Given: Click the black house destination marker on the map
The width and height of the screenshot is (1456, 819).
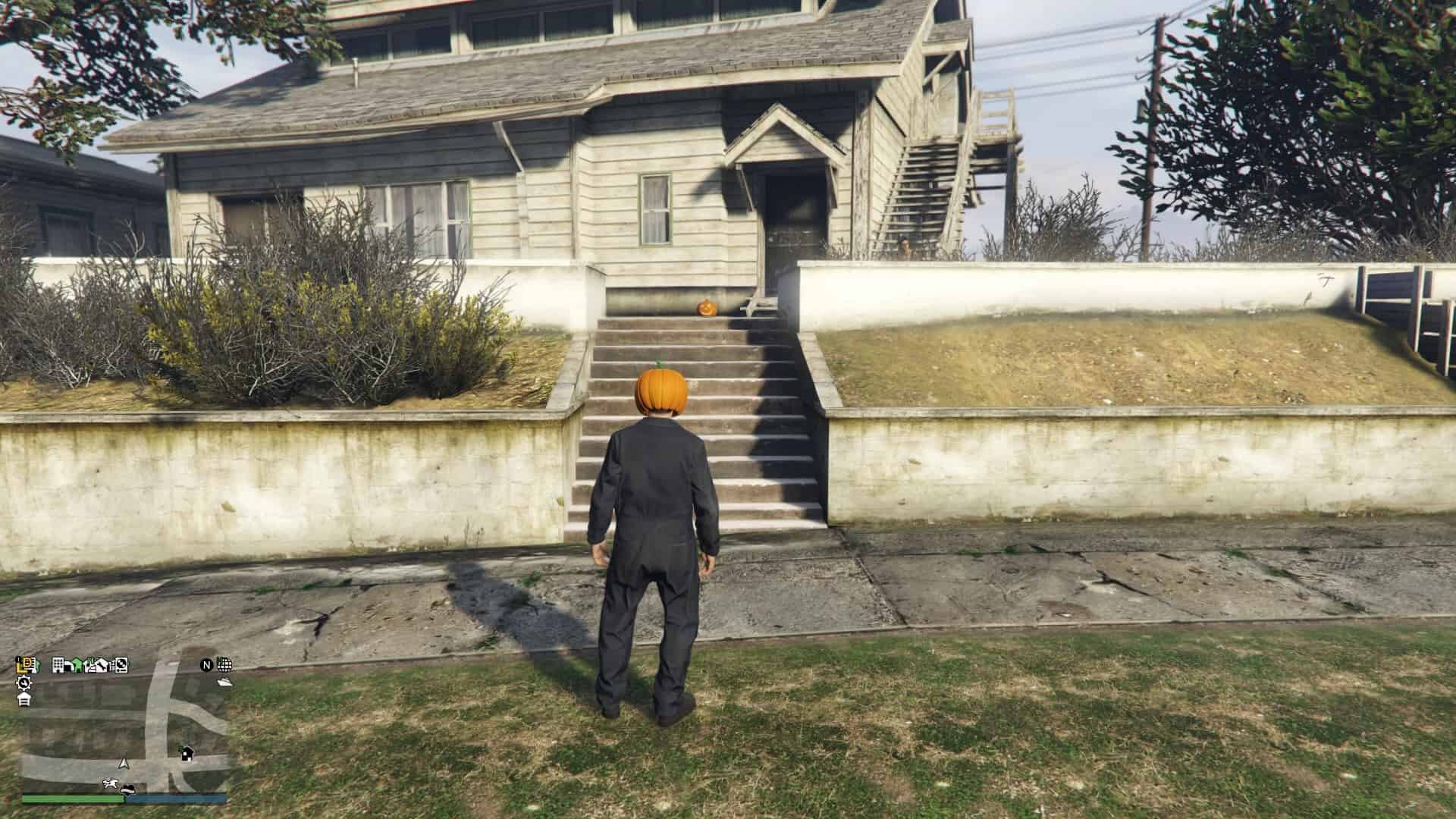Looking at the screenshot, I should 187,754.
